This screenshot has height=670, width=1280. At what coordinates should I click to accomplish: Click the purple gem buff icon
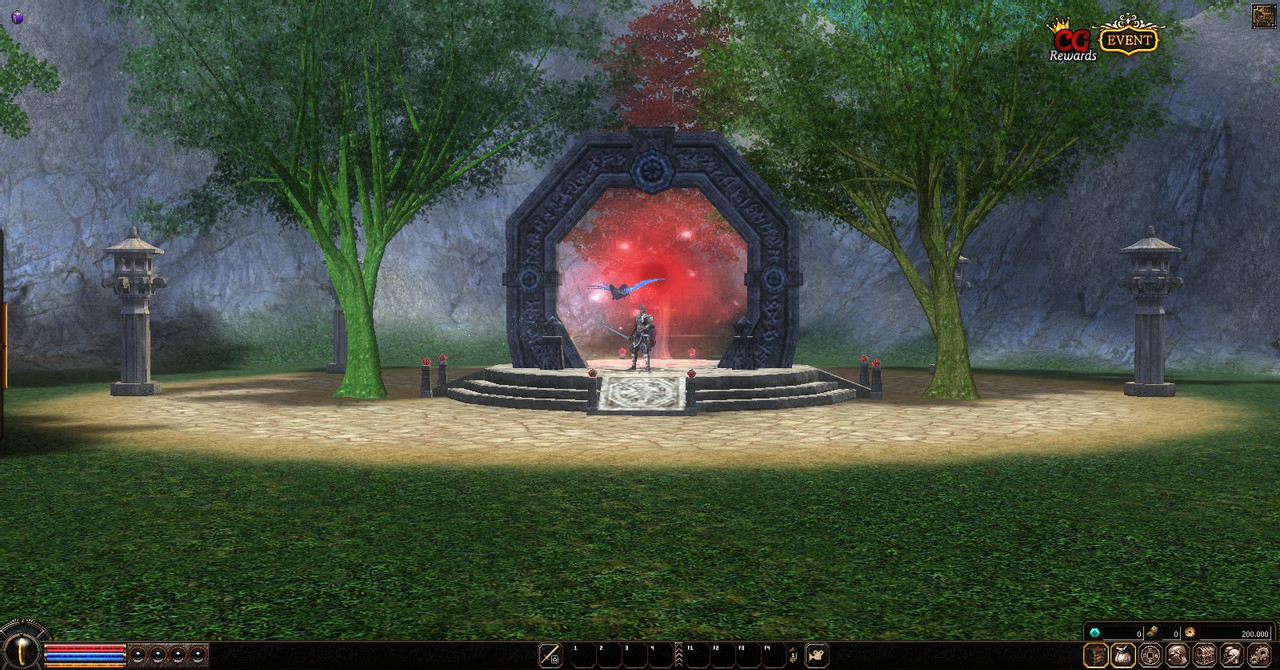tap(17, 17)
